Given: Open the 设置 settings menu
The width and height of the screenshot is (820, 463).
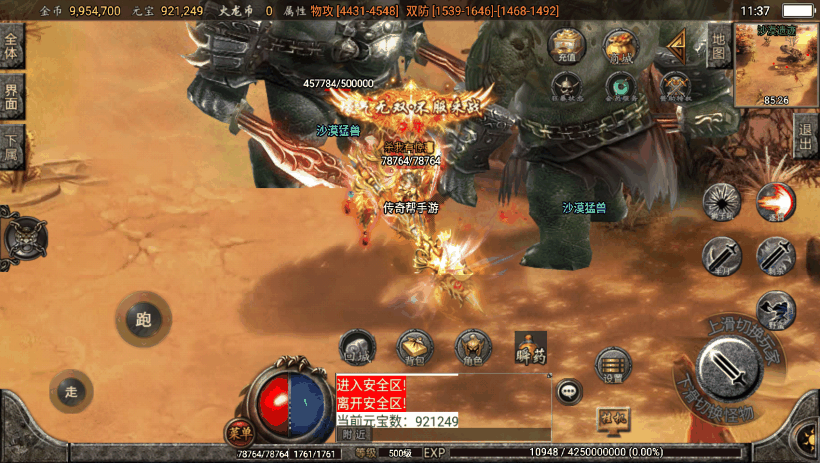Looking at the screenshot, I should click(613, 366).
